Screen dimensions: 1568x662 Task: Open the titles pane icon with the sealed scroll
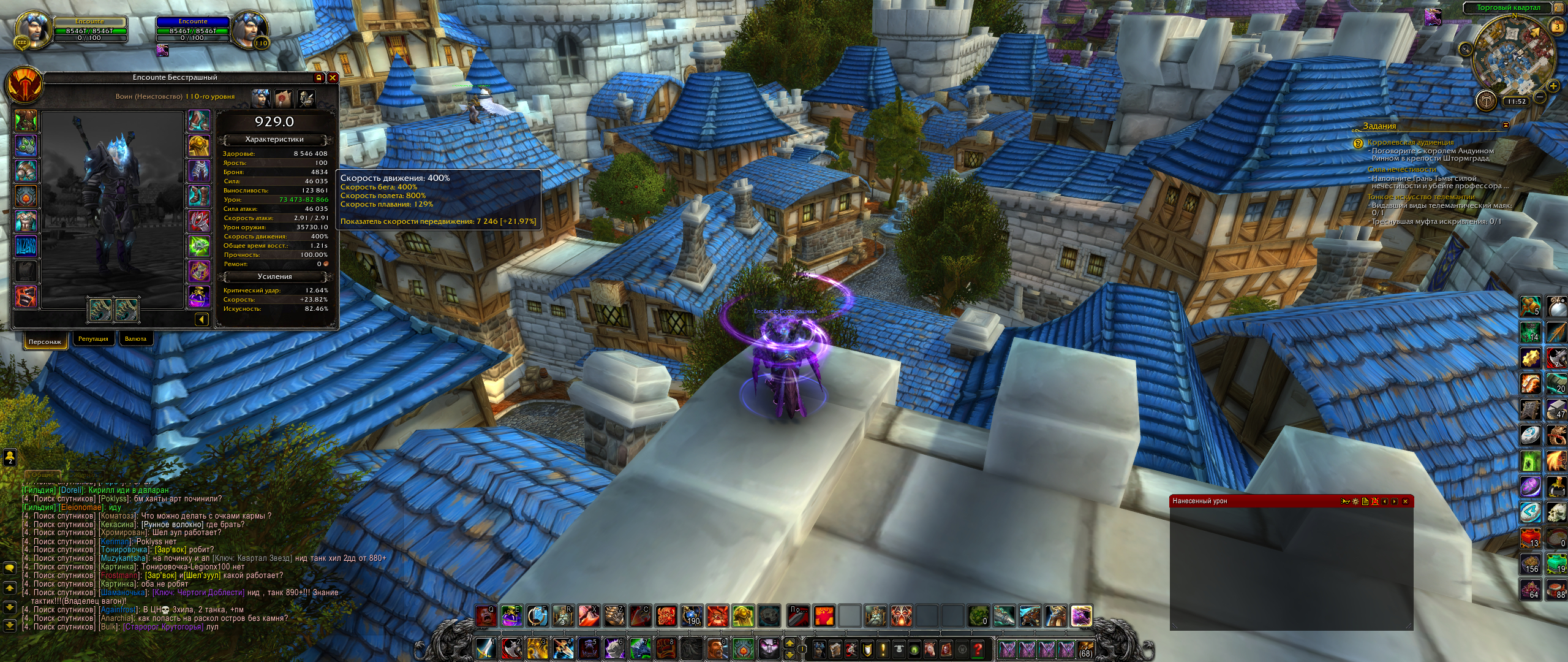(x=283, y=97)
